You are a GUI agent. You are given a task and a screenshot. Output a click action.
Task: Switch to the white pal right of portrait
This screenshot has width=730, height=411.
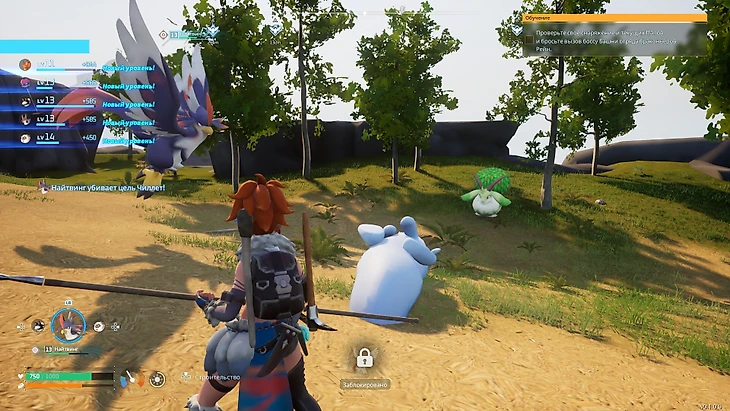click(x=99, y=325)
